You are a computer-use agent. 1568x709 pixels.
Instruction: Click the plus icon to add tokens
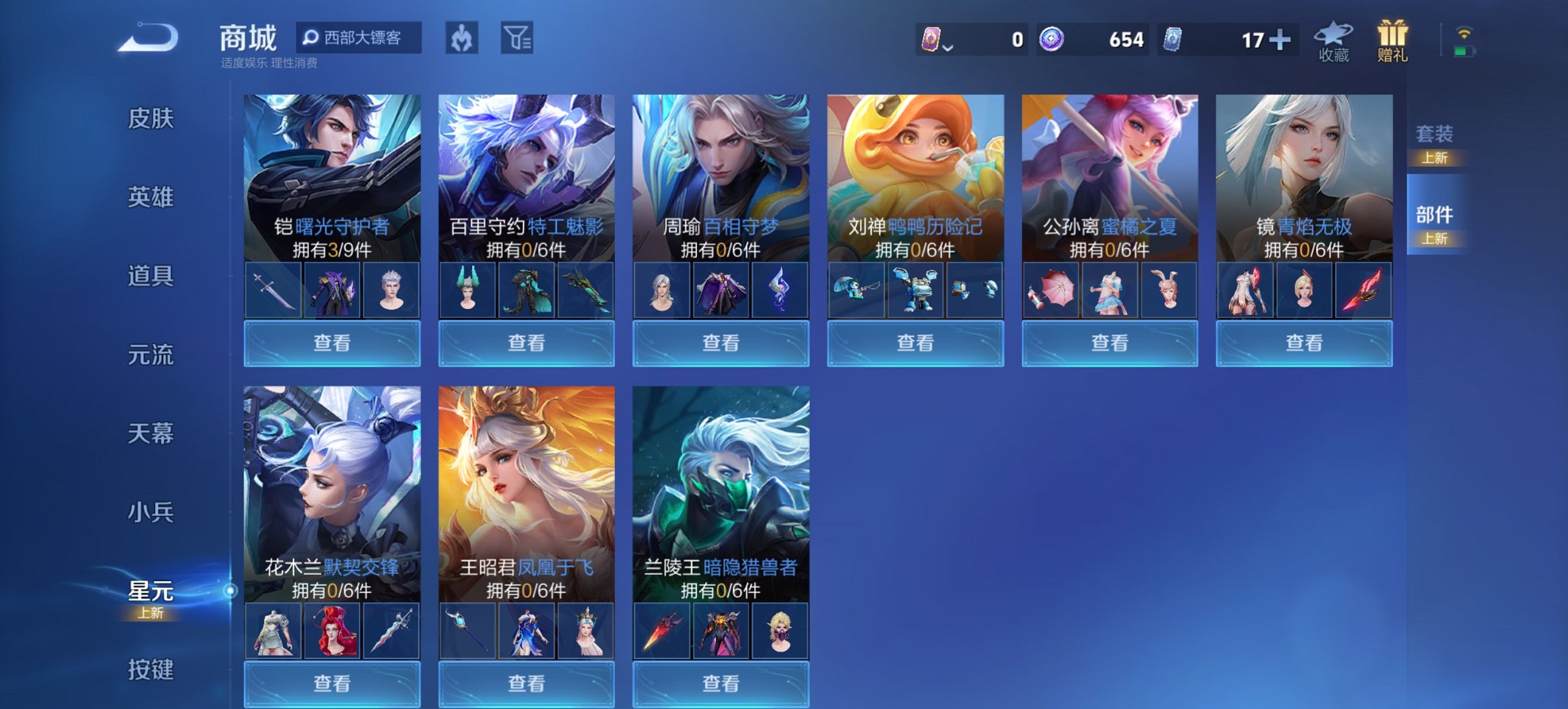pyautogui.click(x=1280, y=40)
